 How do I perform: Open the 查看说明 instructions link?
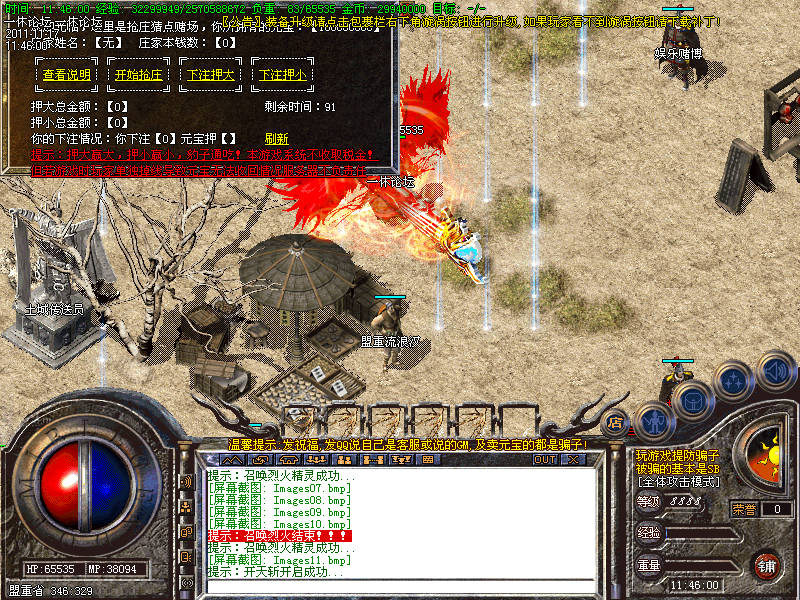pos(67,75)
